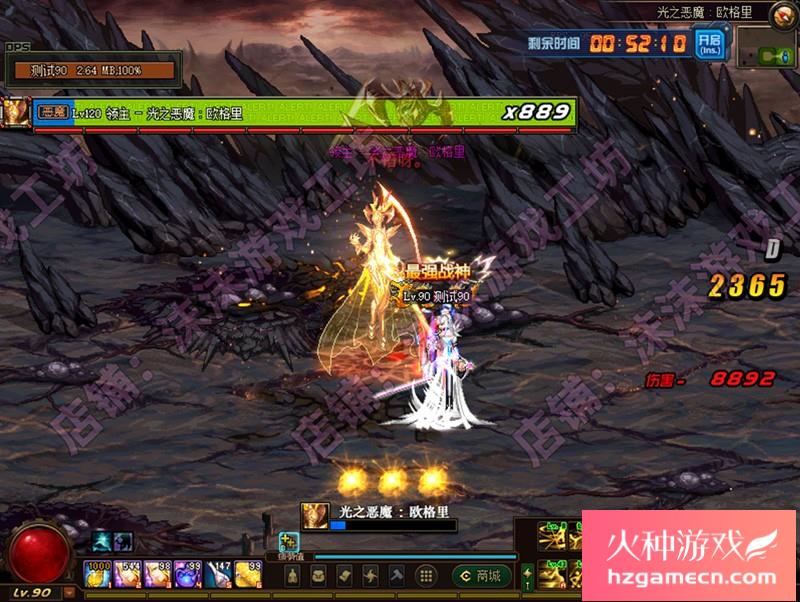The height and width of the screenshot is (602, 800).
Task: Select the first buff icon above the quickslots
Action: tap(102, 542)
